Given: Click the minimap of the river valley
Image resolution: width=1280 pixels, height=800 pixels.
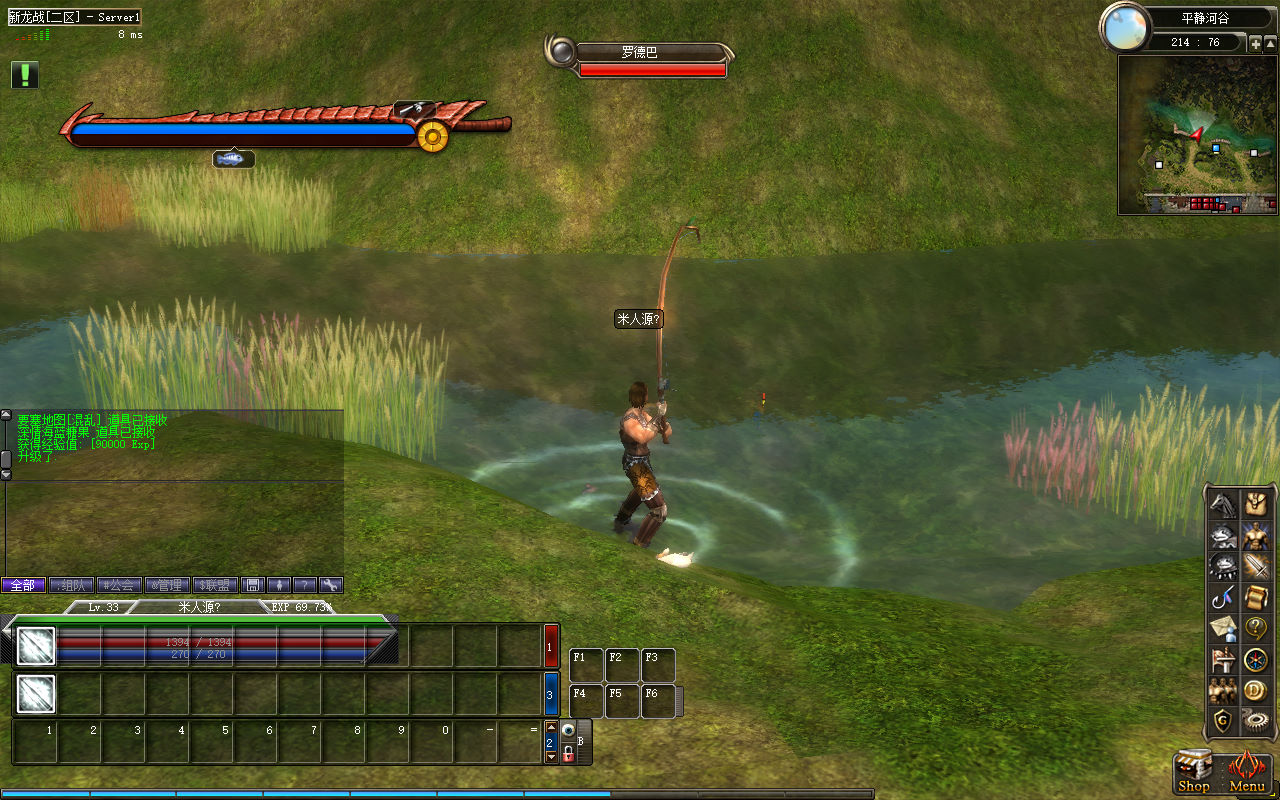Looking at the screenshot, I should (x=1198, y=135).
